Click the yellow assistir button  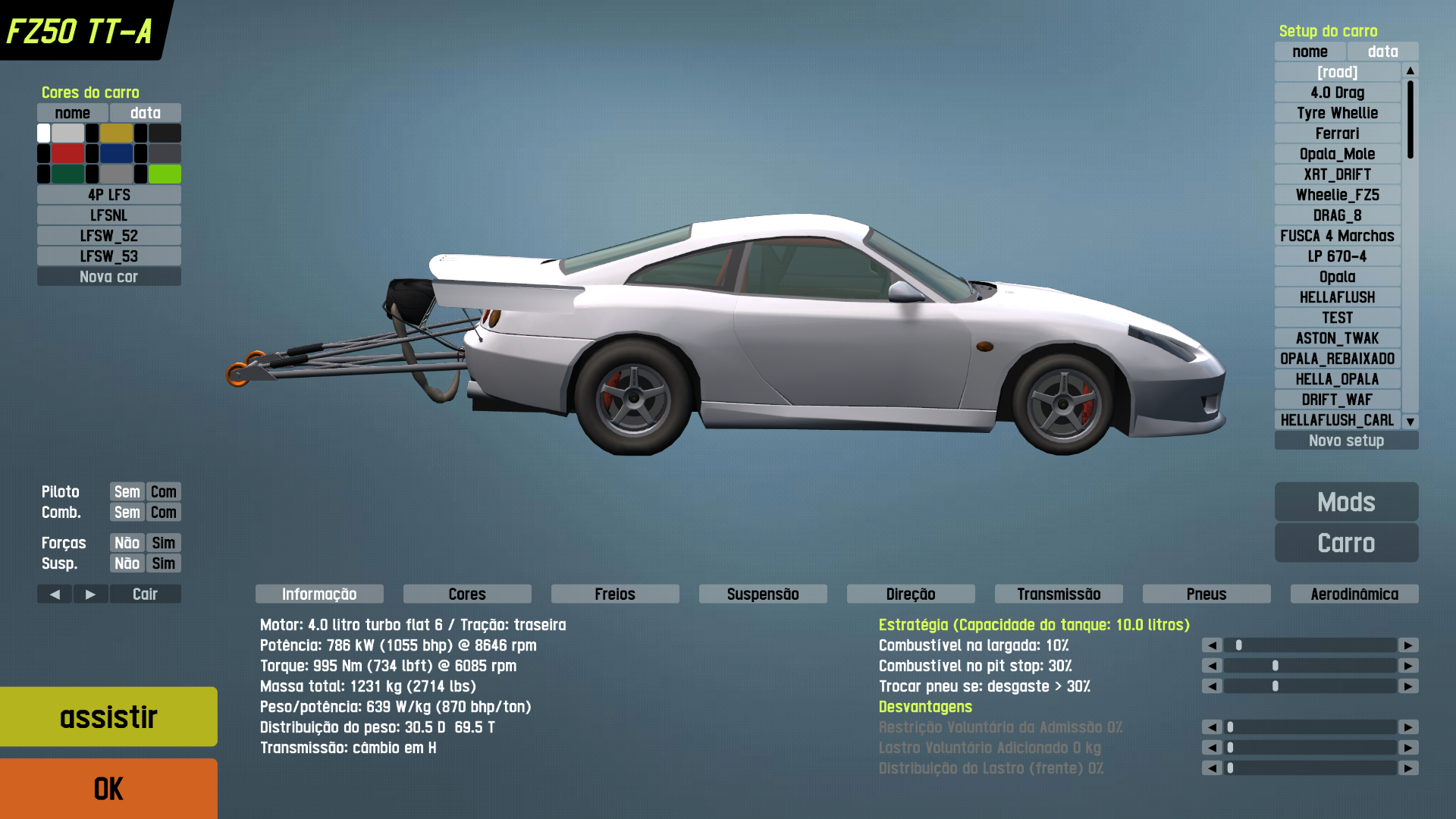coord(108,717)
